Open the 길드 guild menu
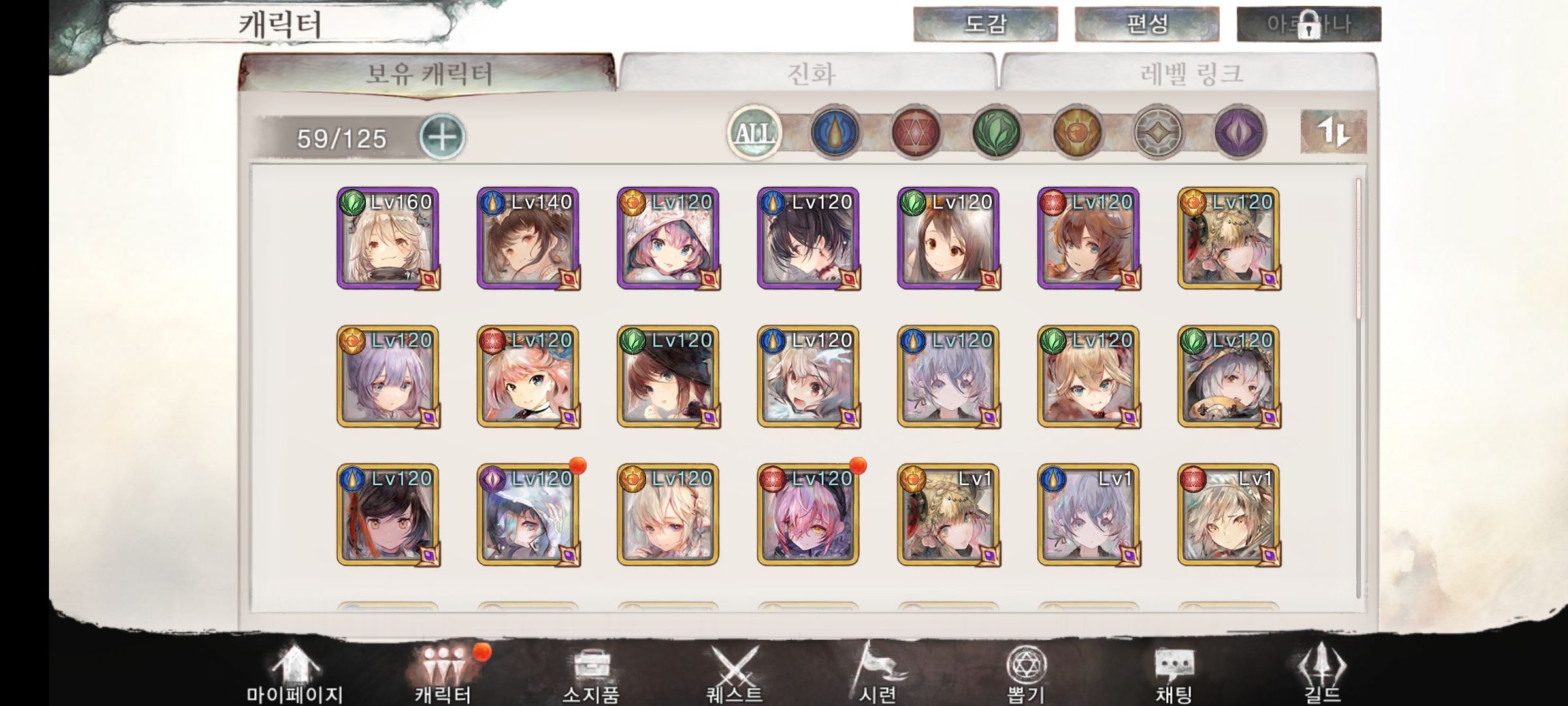 coord(1322,673)
